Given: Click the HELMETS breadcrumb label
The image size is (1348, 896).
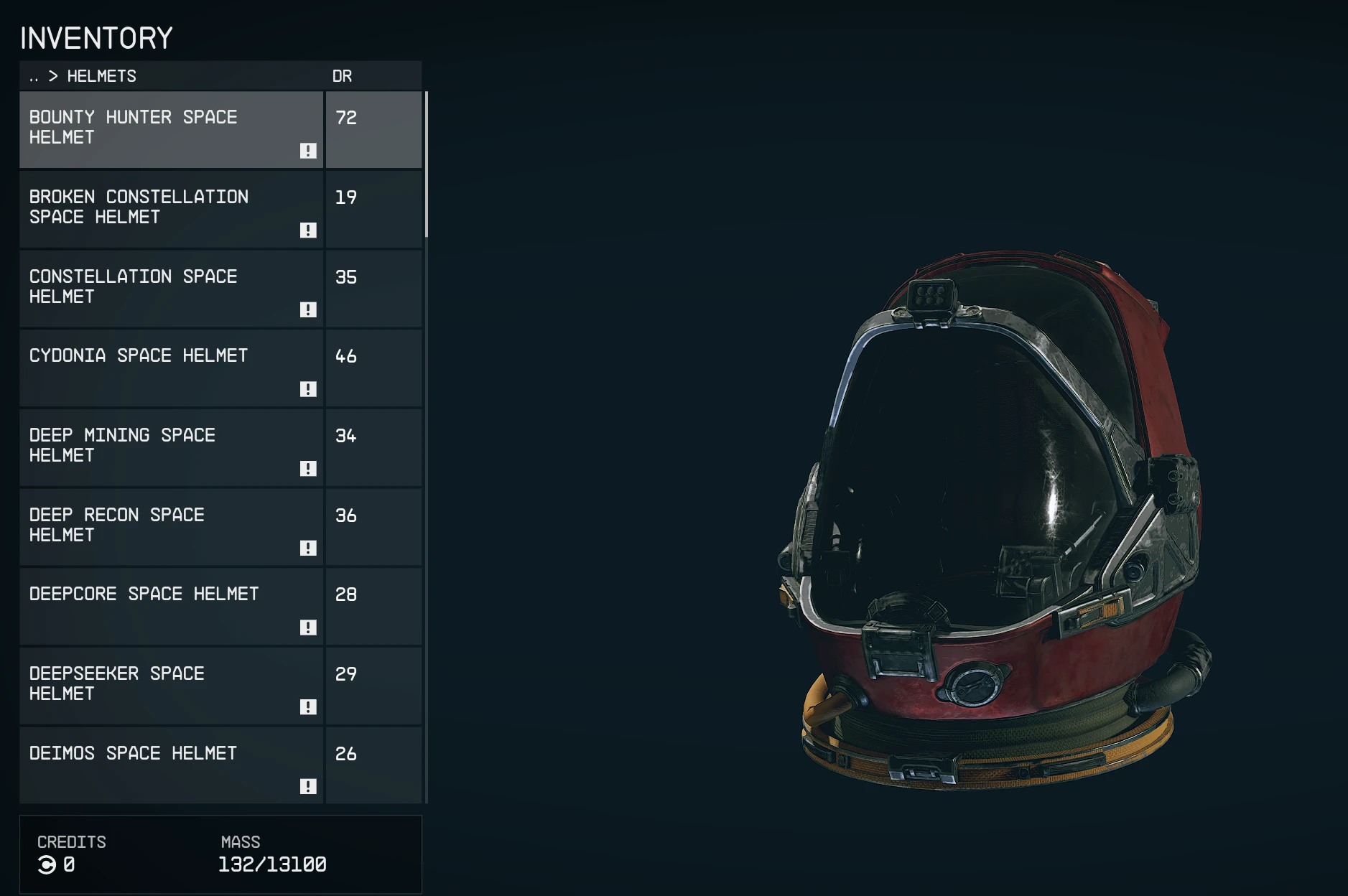Looking at the screenshot, I should pos(101,76).
